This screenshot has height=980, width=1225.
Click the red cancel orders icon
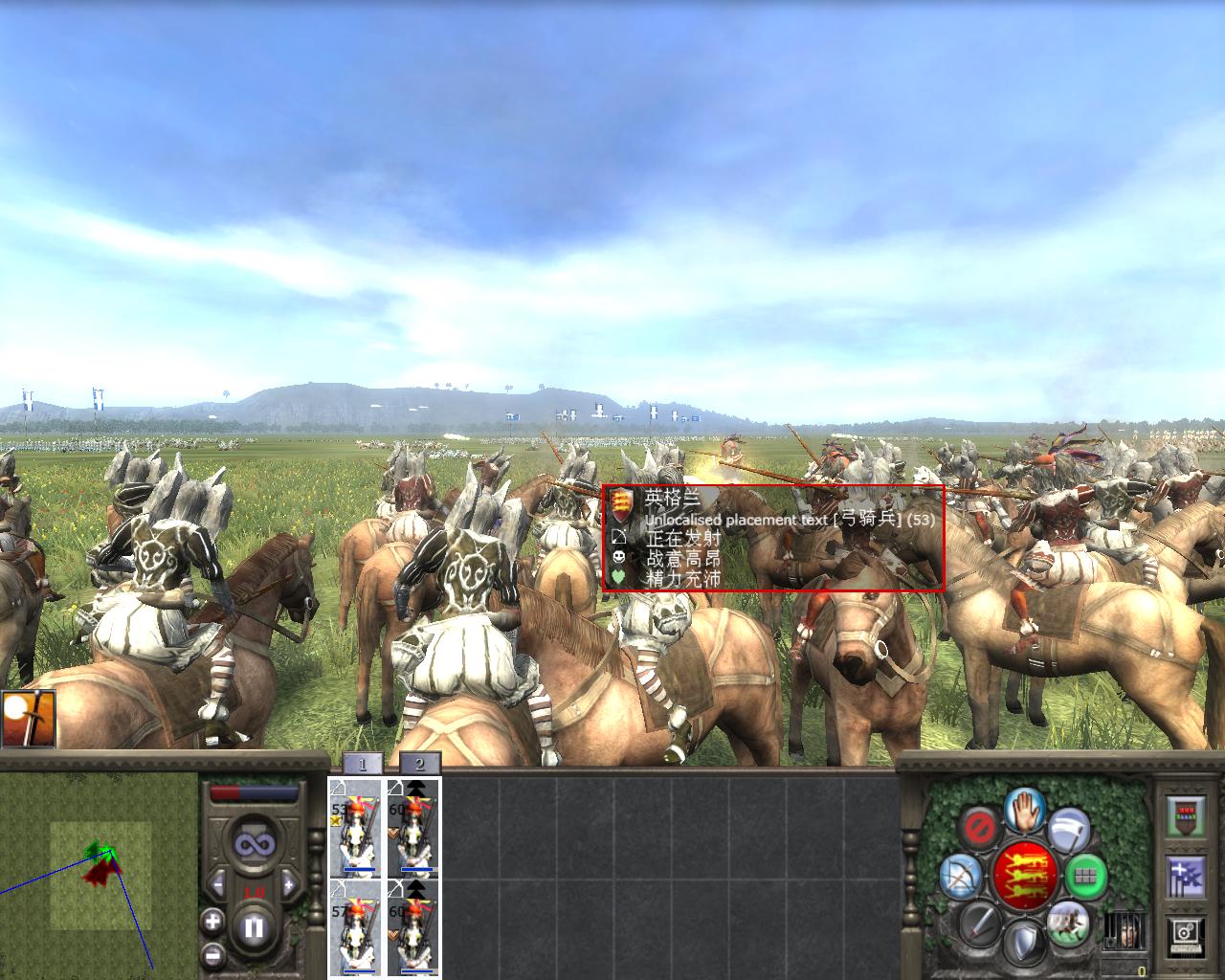pyautogui.click(x=979, y=826)
